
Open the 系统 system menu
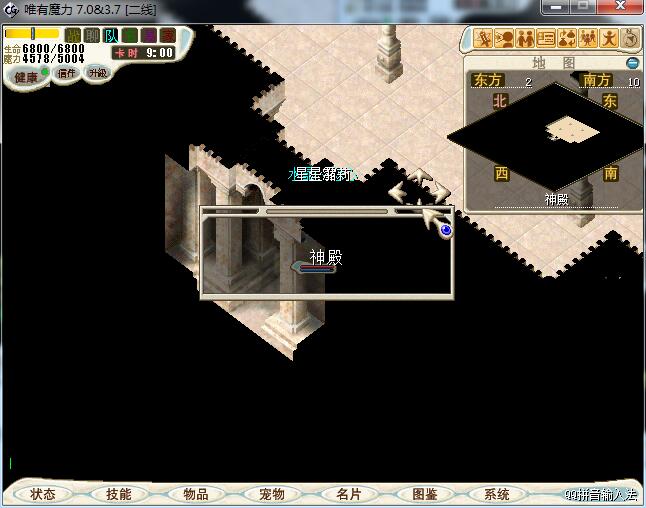pyautogui.click(x=497, y=494)
